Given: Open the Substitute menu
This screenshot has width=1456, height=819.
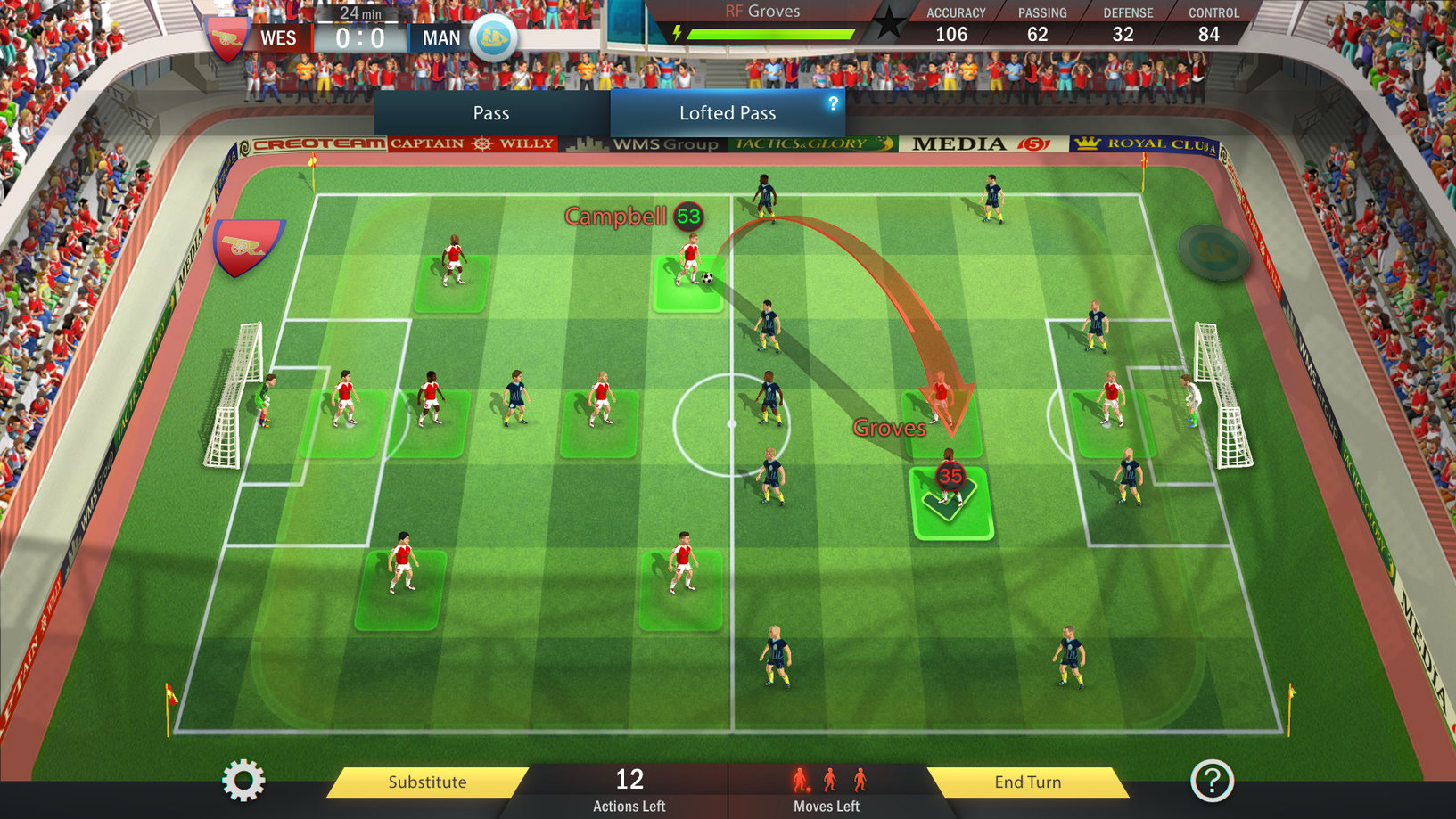Looking at the screenshot, I should [427, 782].
